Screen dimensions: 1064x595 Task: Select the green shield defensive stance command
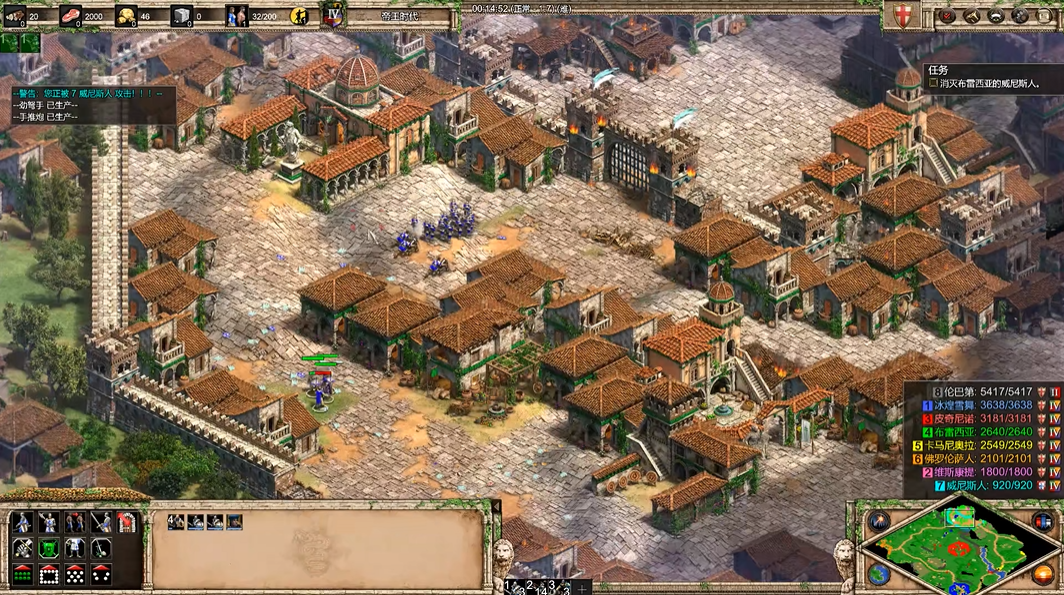pos(48,548)
